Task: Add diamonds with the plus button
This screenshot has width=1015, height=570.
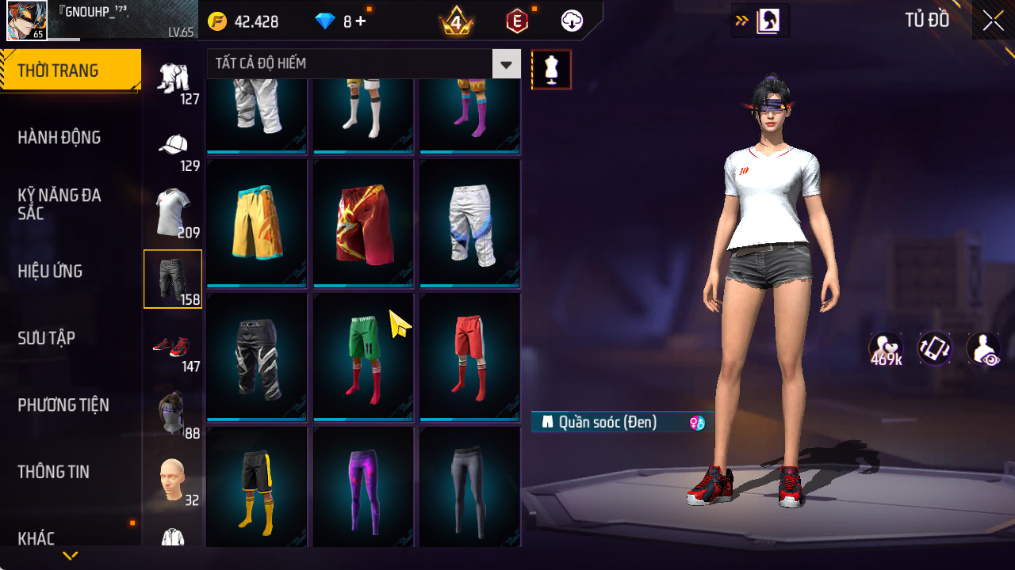Action: pyautogui.click(x=360, y=21)
